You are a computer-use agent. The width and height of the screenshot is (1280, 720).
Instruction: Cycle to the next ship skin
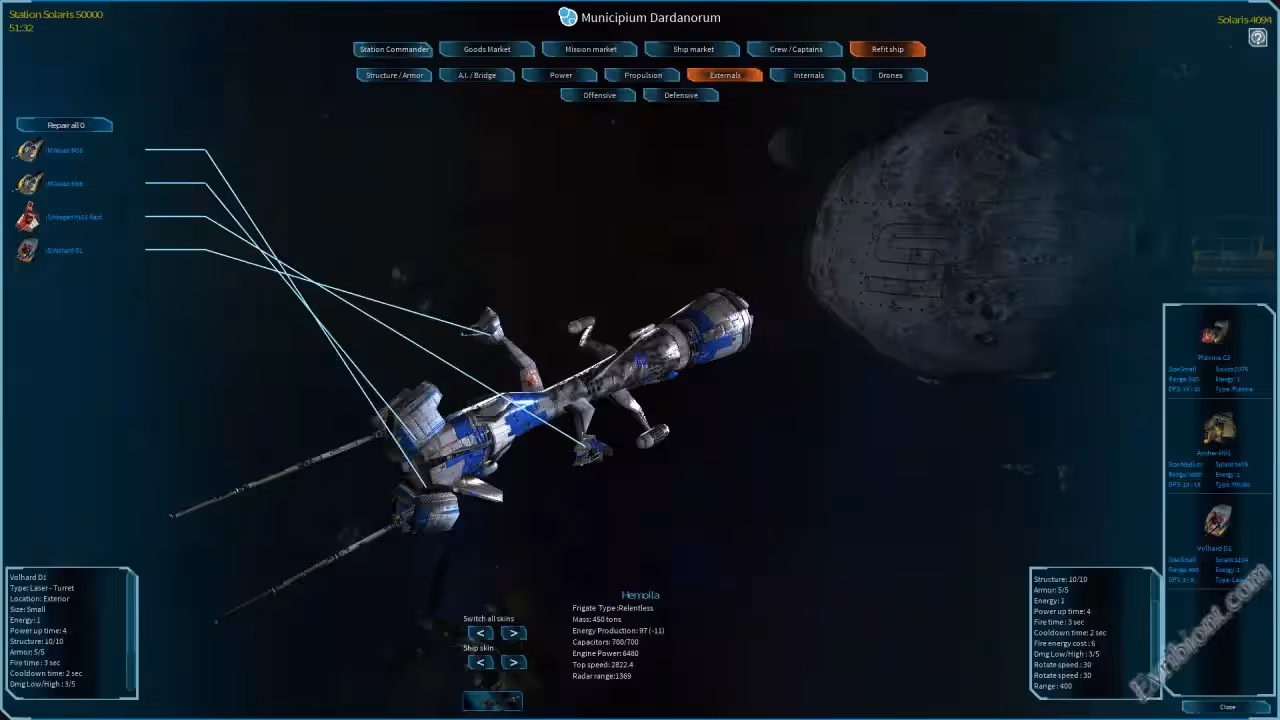[513, 662]
